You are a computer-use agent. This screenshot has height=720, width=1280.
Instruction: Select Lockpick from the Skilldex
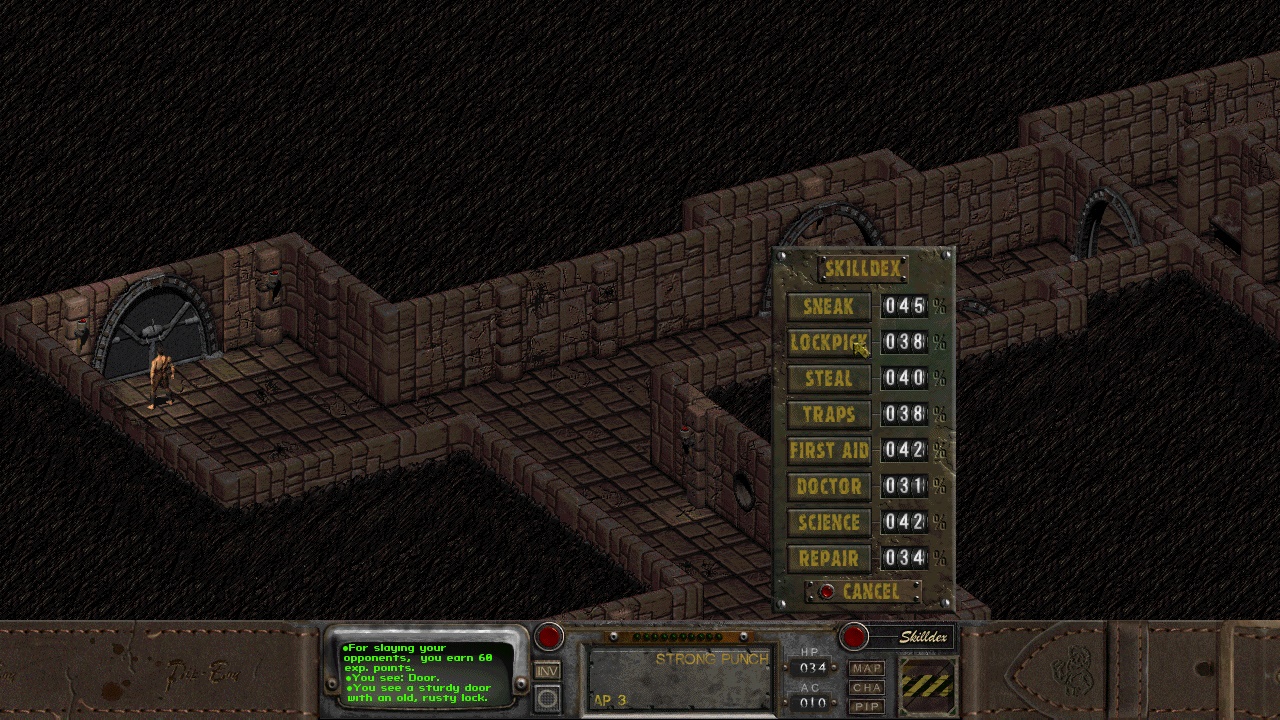(829, 343)
